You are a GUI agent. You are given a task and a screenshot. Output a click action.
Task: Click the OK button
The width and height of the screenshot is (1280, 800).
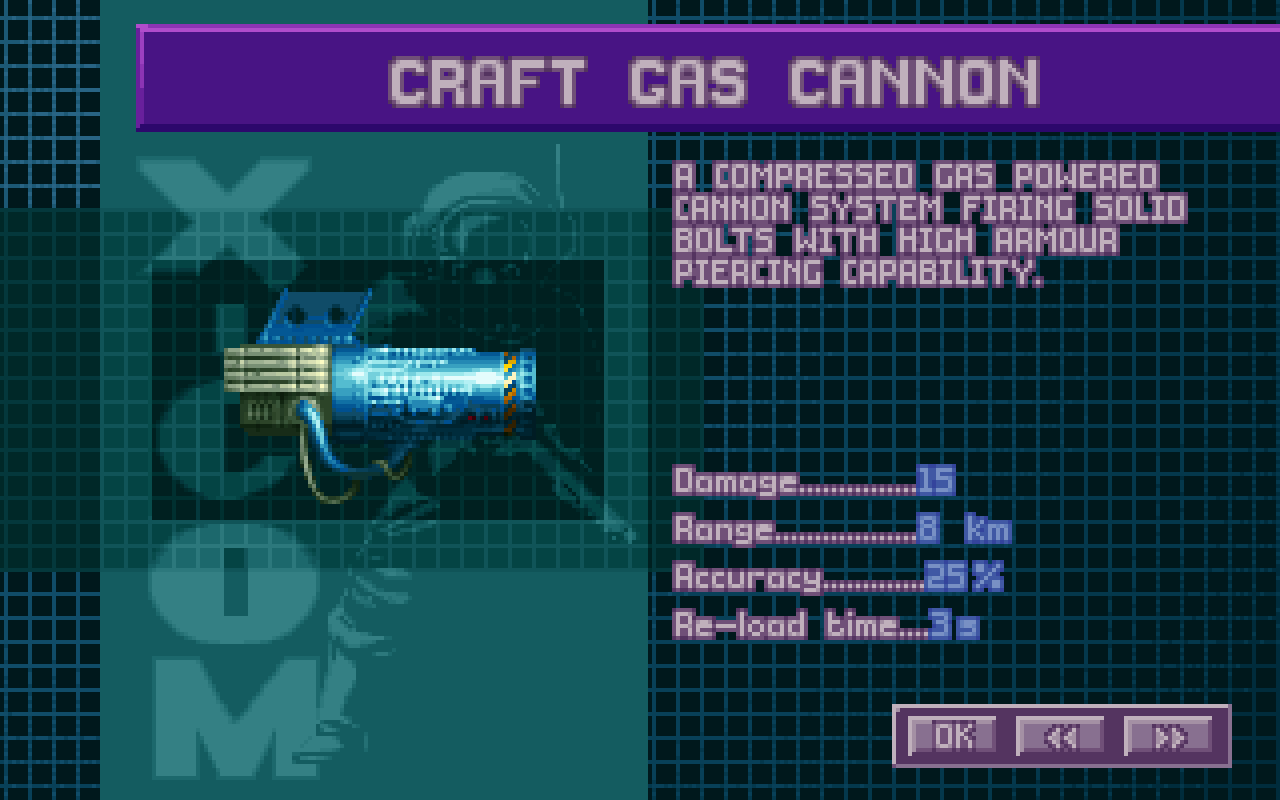click(x=952, y=736)
